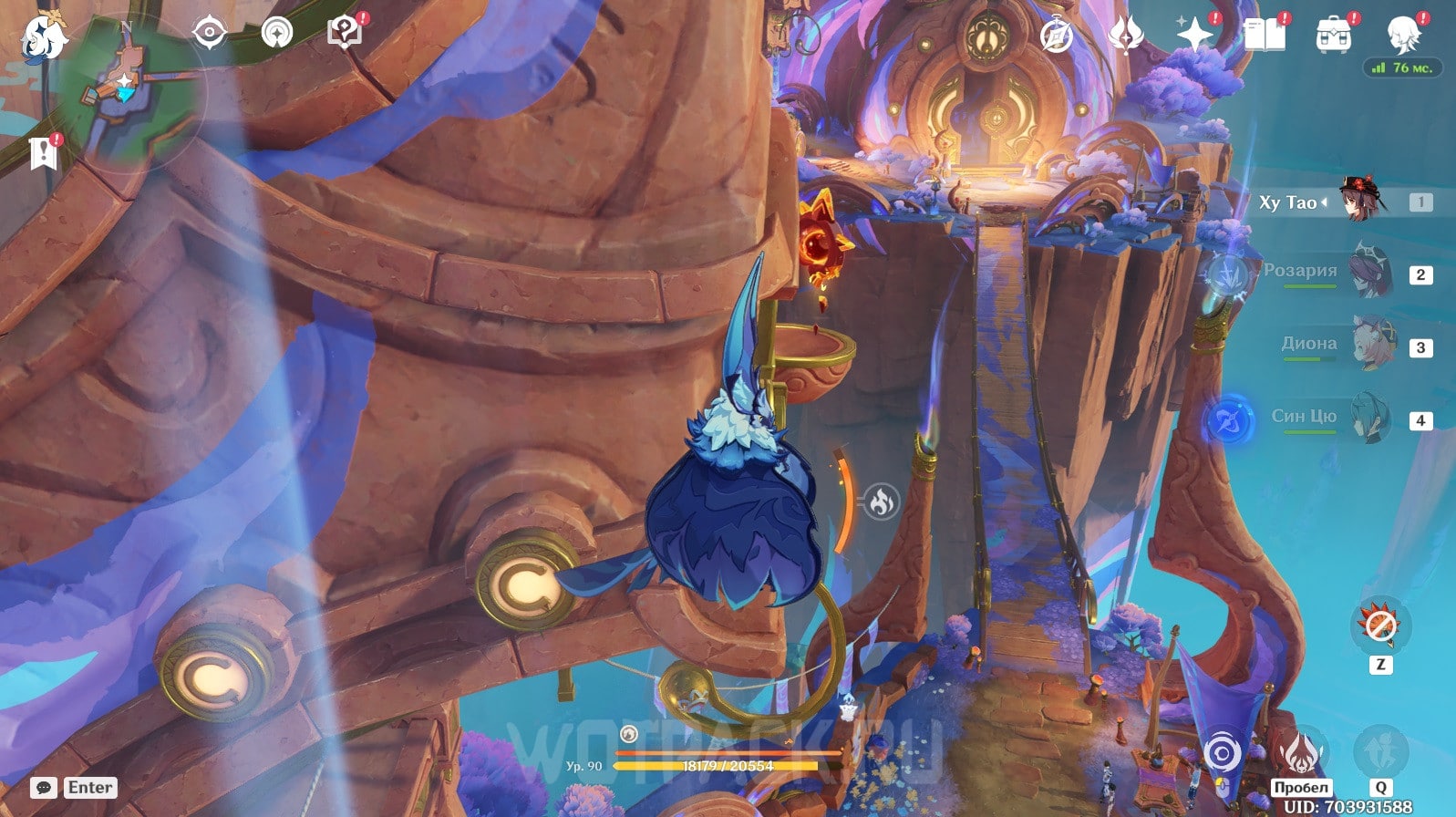Image resolution: width=1456 pixels, height=817 pixels.
Task: Open the tutorial book with question mark
Action: click(345, 32)
